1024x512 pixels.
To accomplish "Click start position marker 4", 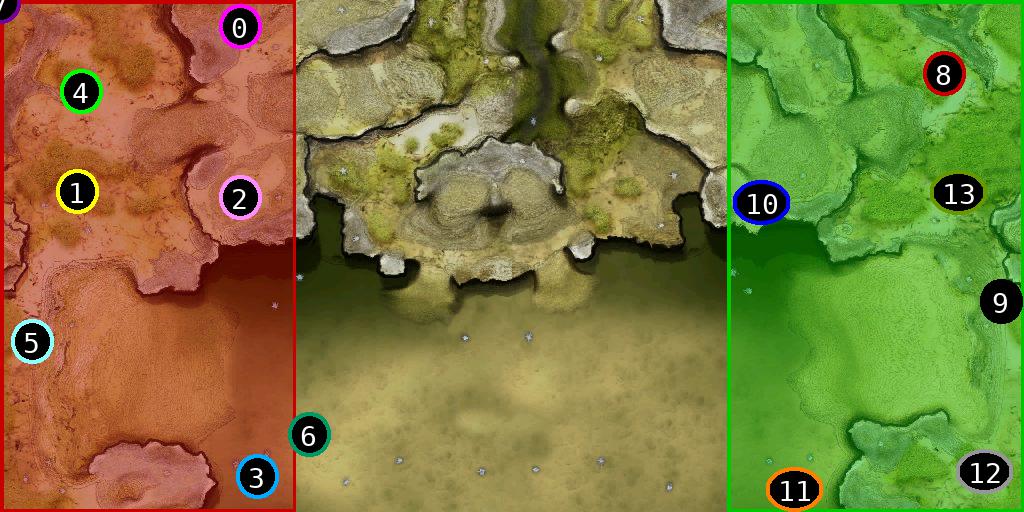I will [81, 93].
